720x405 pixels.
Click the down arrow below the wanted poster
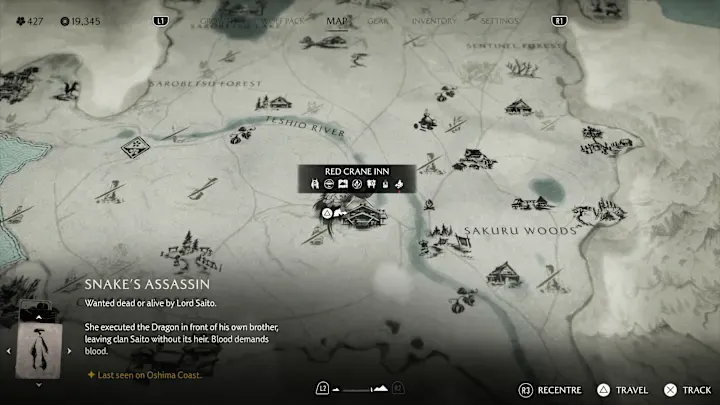pyautogui.click(x=40, y=384)
